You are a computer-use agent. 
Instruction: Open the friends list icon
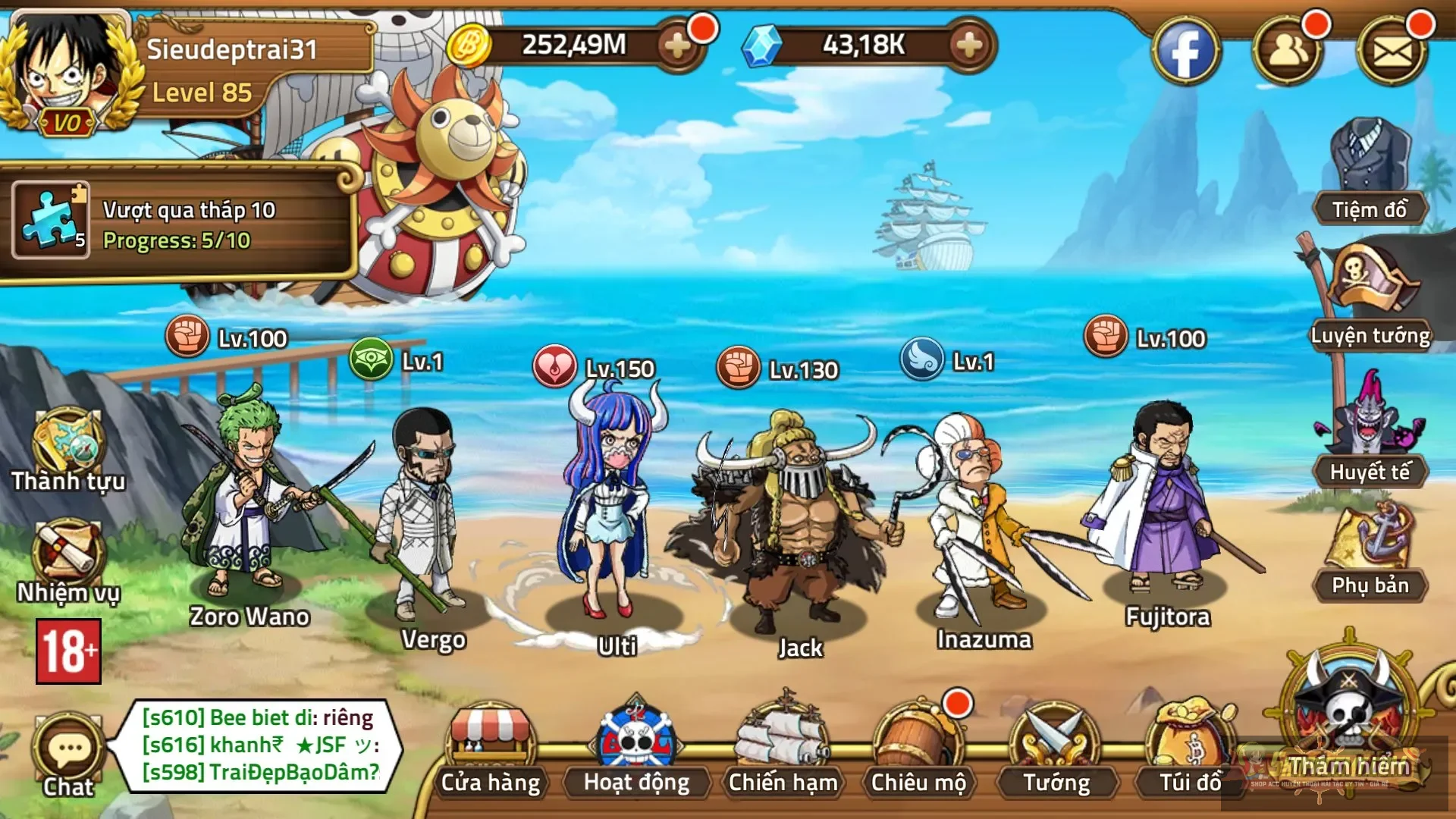click(1287, 52)
